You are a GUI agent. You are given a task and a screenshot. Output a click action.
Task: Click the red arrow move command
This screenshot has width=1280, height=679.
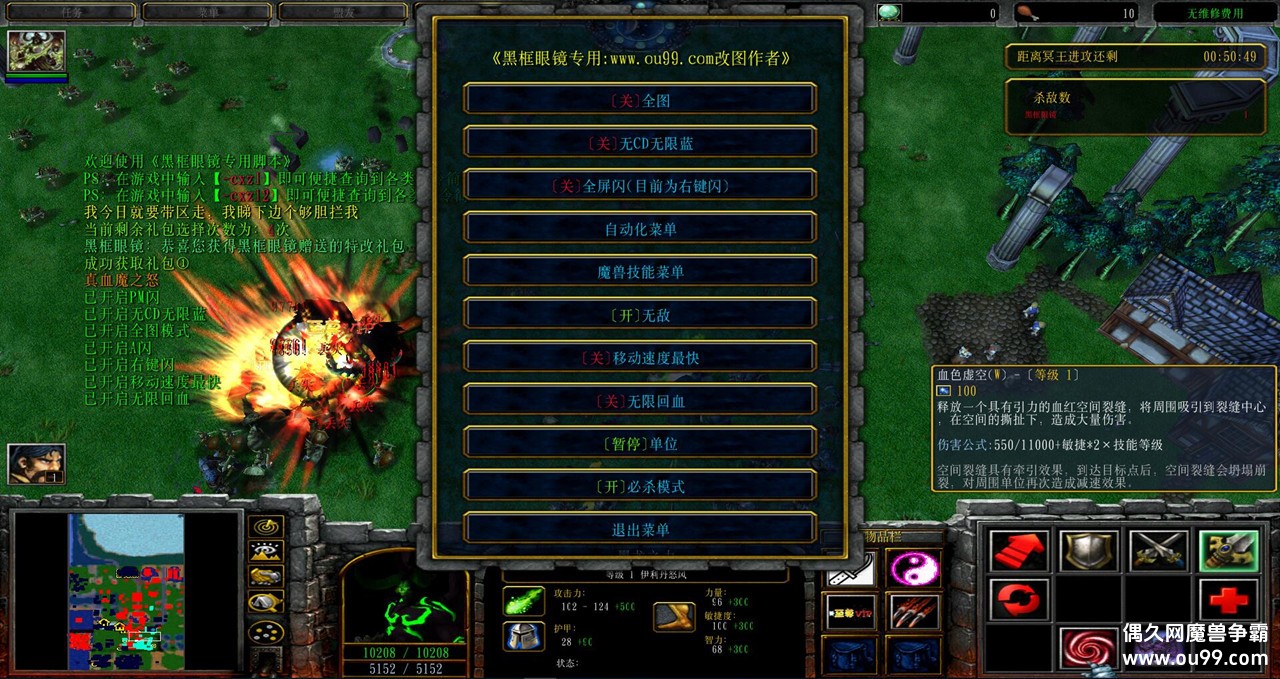(1019, 551)
